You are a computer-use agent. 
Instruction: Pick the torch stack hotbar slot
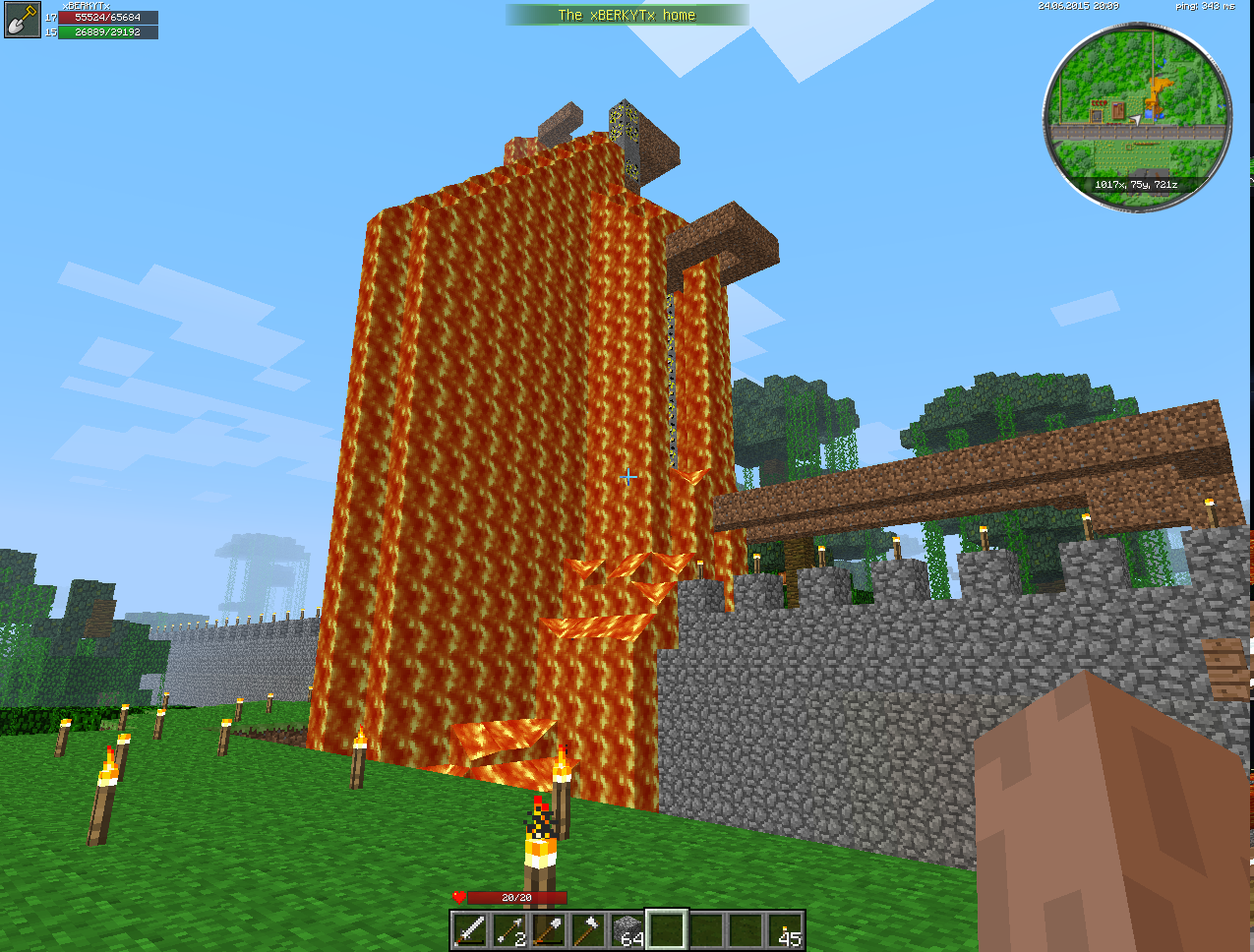786,930
